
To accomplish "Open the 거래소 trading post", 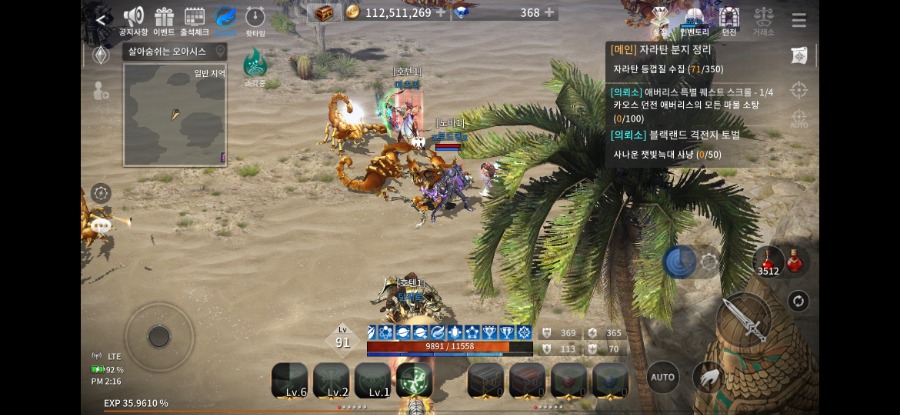I will click(x=763, y=20).
